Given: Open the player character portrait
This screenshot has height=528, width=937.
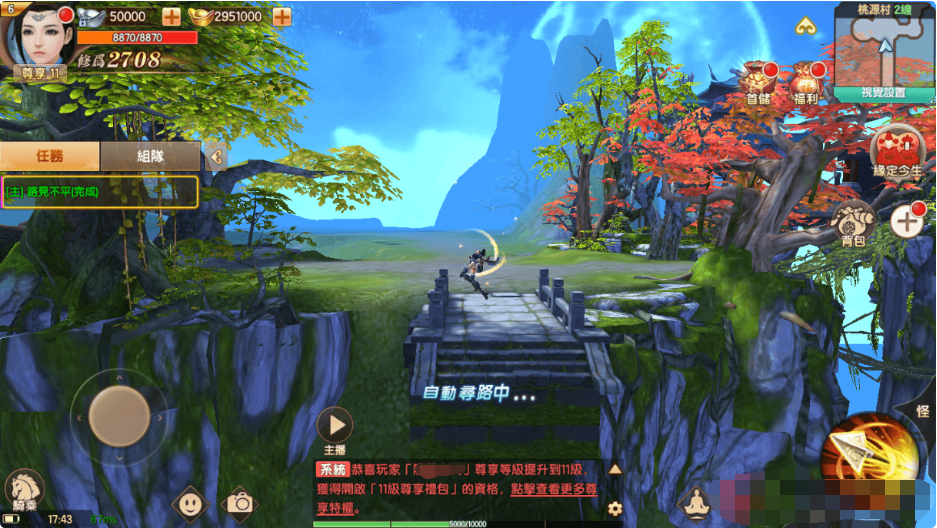Looking at the screenshot, I should coord(38,36).
